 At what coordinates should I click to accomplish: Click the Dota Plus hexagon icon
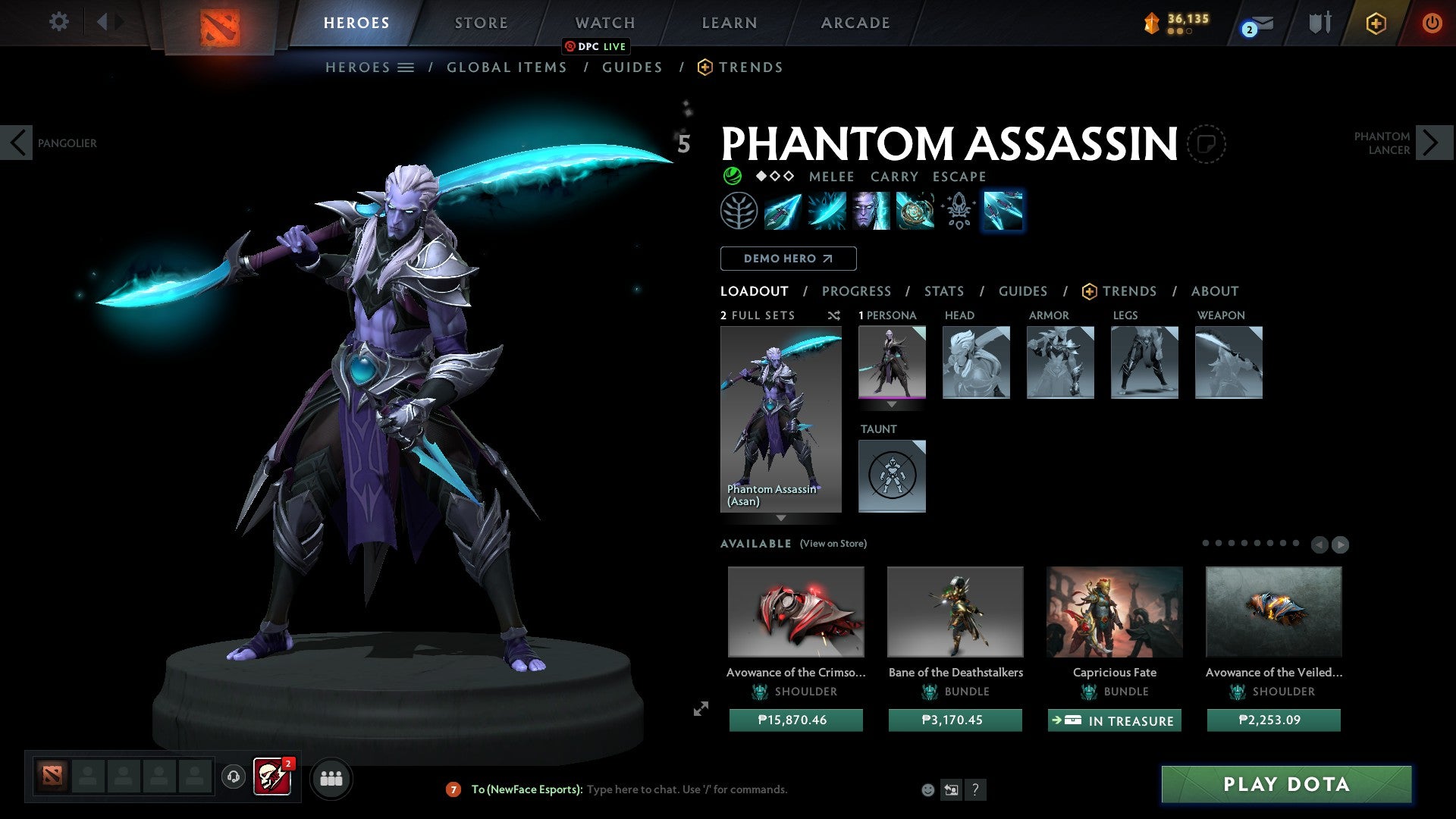(x=1376, y=23)
